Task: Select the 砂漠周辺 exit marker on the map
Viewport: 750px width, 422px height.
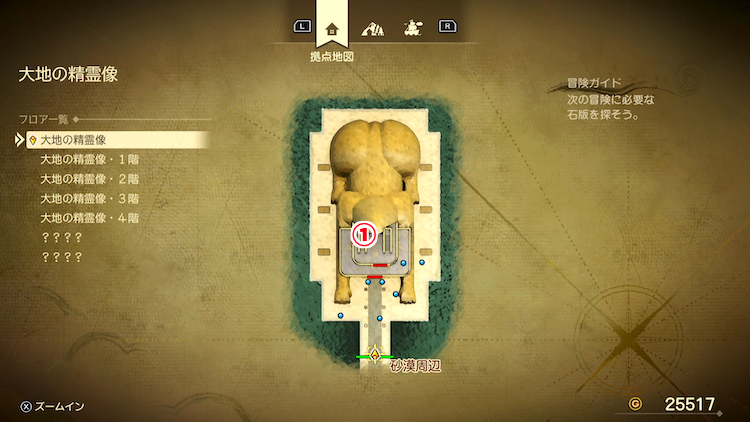Action: (x=375, y=354)
